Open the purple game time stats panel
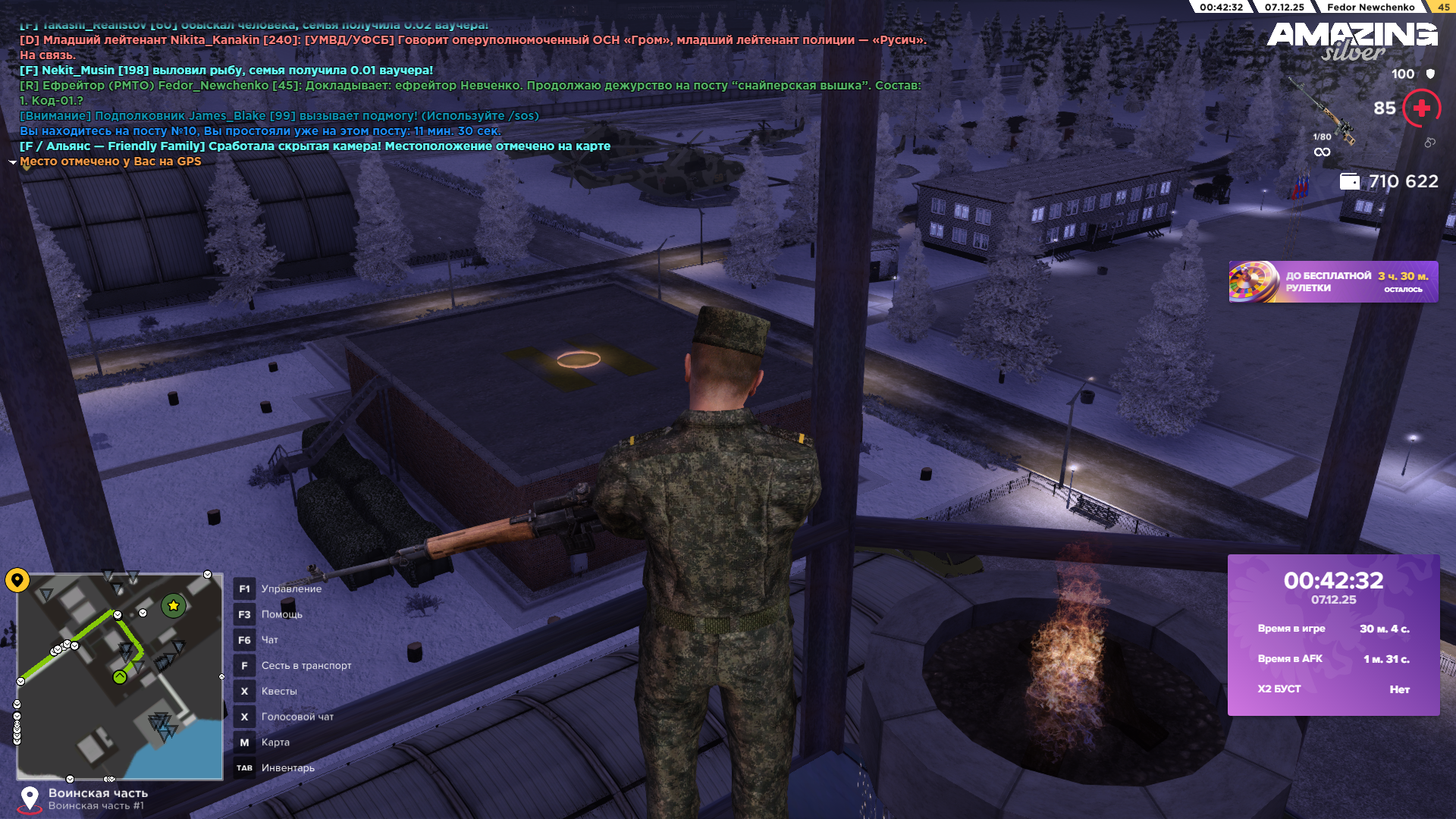Screen dimensions: 1456x819 [1333, 635]
